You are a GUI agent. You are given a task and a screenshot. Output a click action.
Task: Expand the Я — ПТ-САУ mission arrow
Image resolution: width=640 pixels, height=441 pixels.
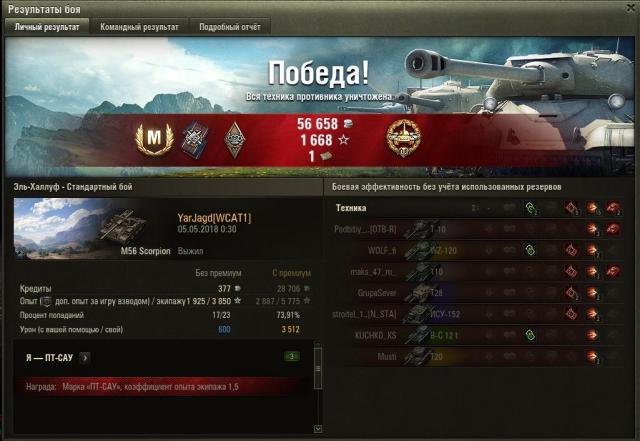84,356
